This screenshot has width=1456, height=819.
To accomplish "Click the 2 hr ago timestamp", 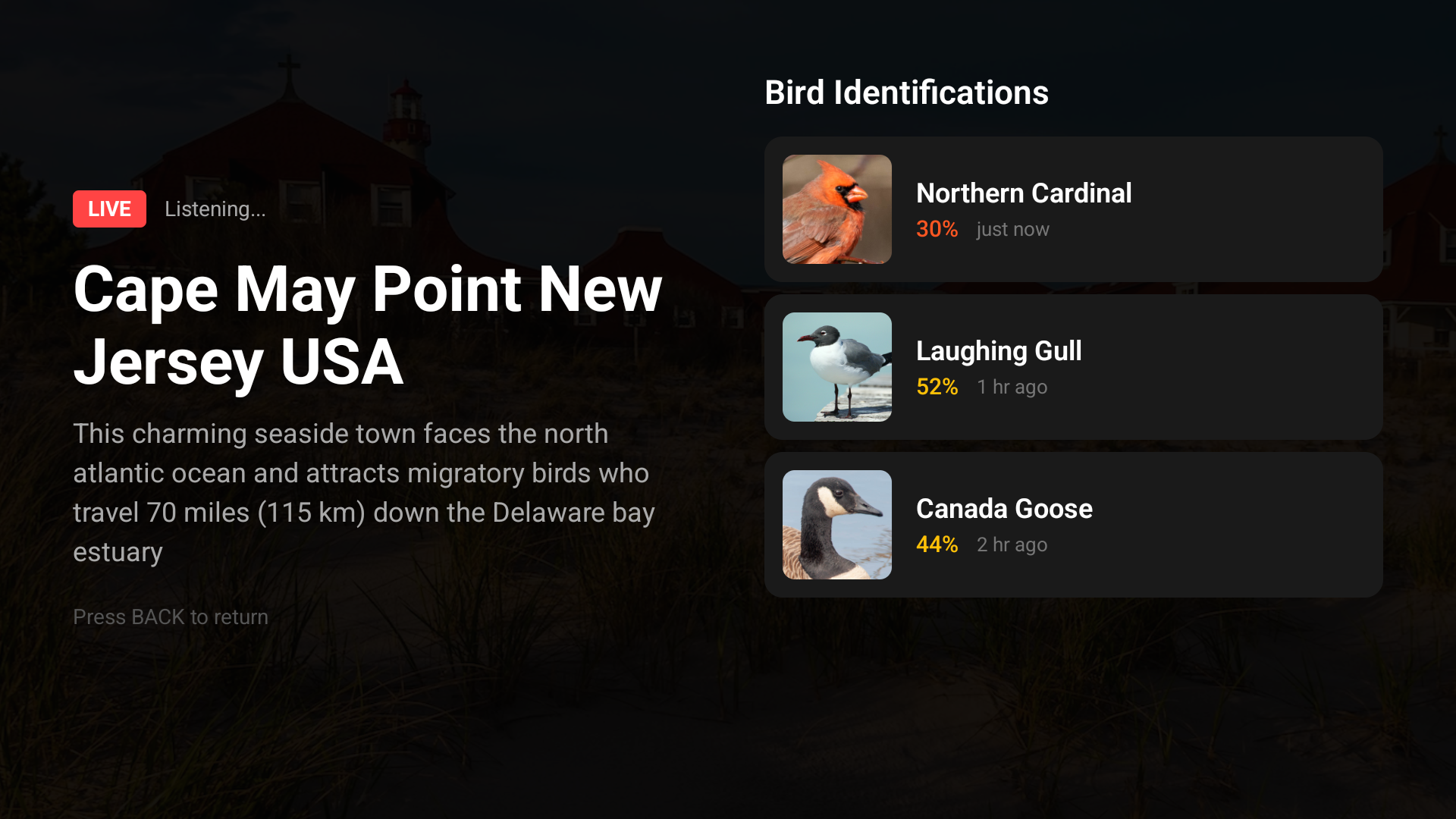I will point(1011,544).
